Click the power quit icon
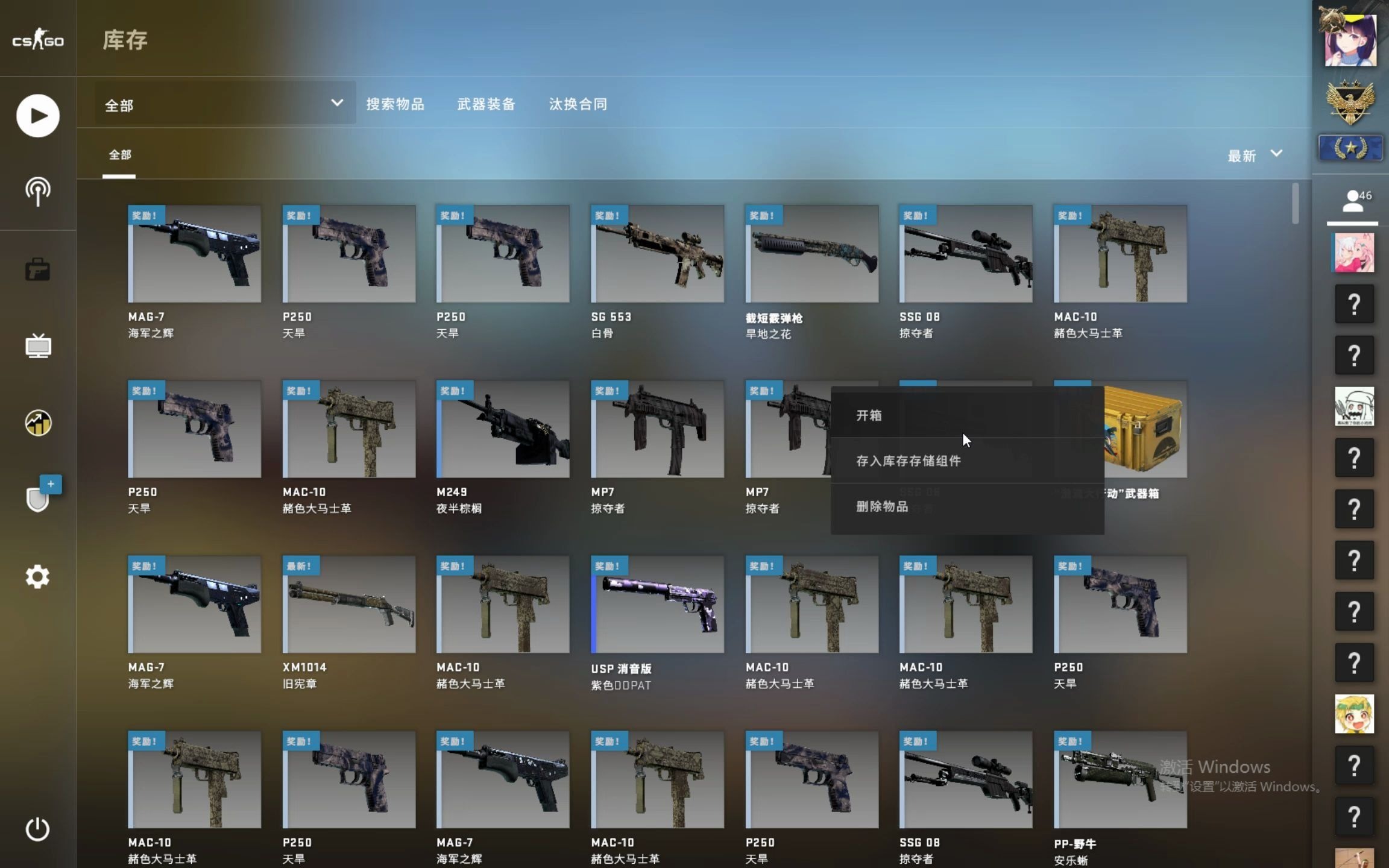 [x=37, y=829]
